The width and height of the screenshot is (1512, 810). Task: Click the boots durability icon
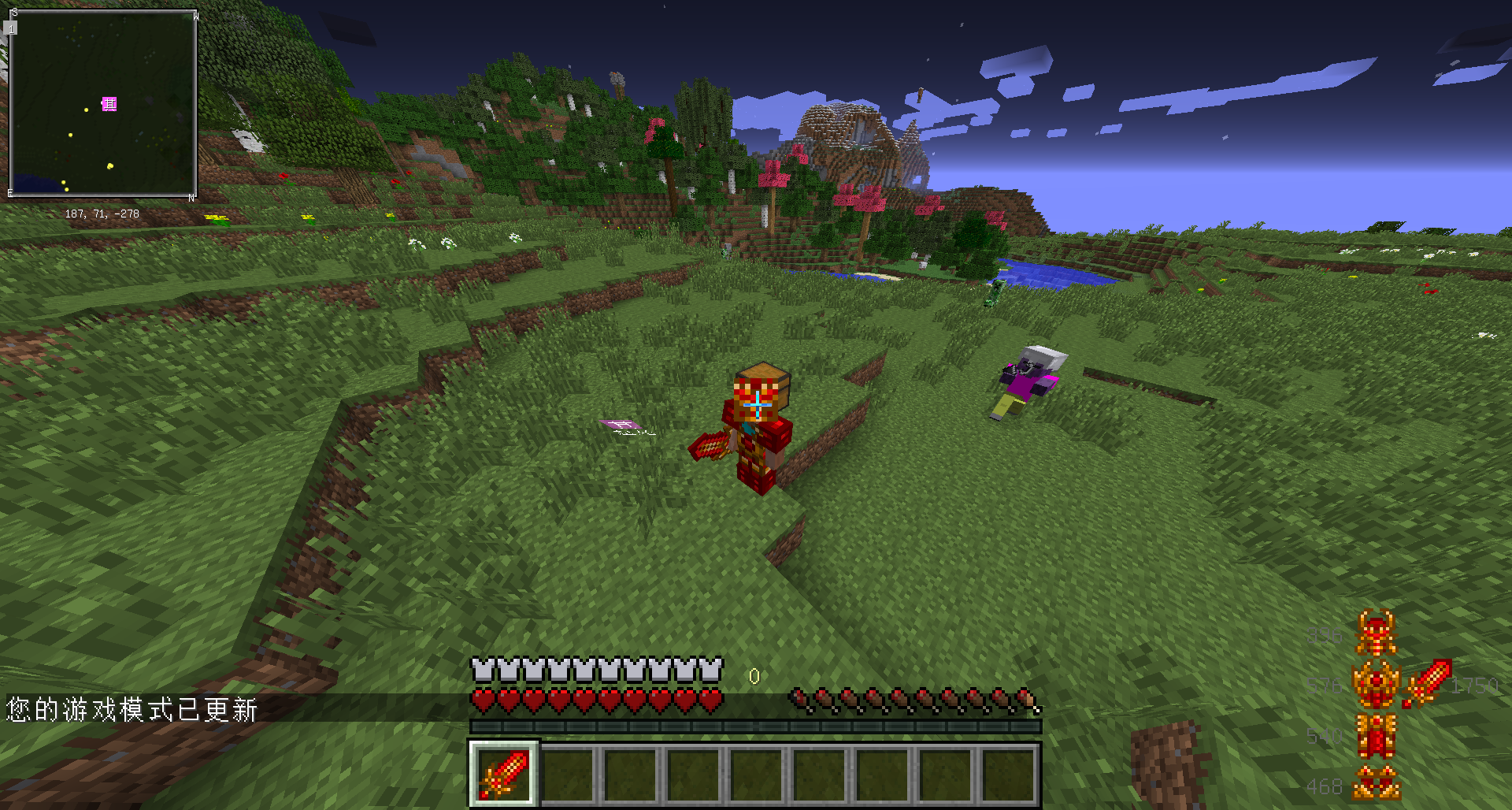1376,784
